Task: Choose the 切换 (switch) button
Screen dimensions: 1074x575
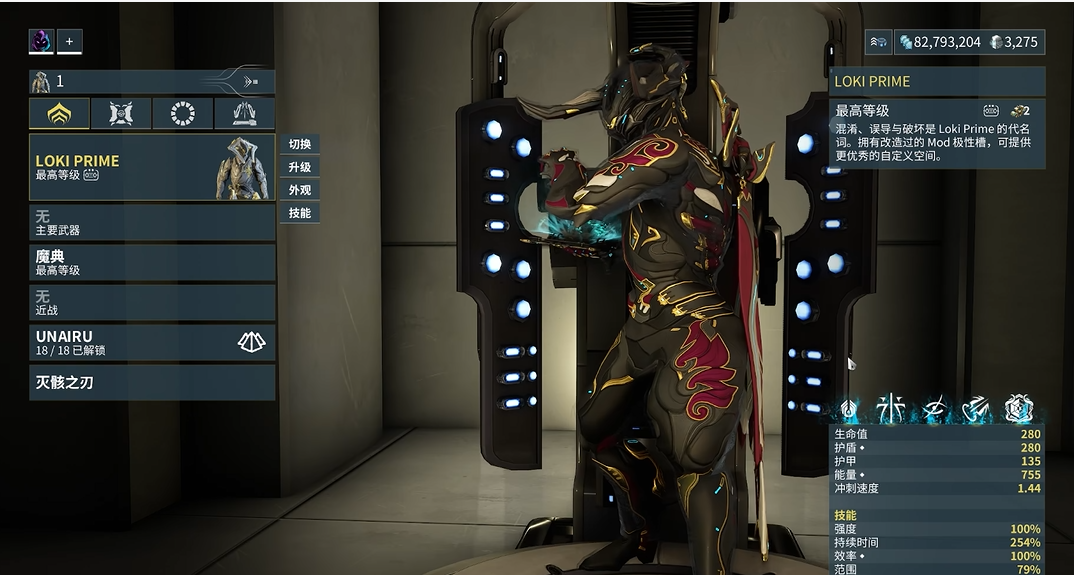Action: (x=300, y=144)
